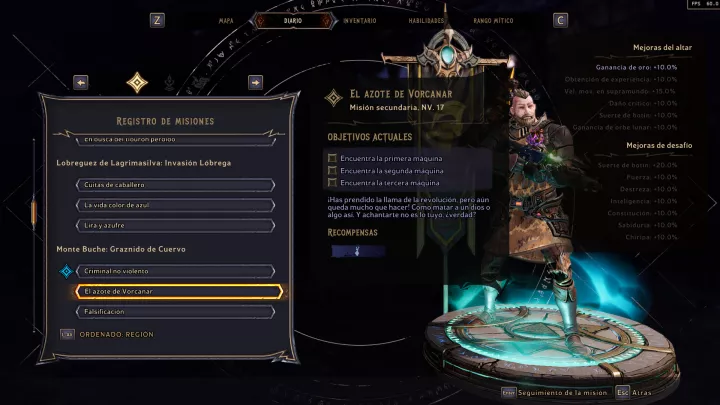
Task: Choose the Lira y azufre quest
Action: click(x=175, y=225)
